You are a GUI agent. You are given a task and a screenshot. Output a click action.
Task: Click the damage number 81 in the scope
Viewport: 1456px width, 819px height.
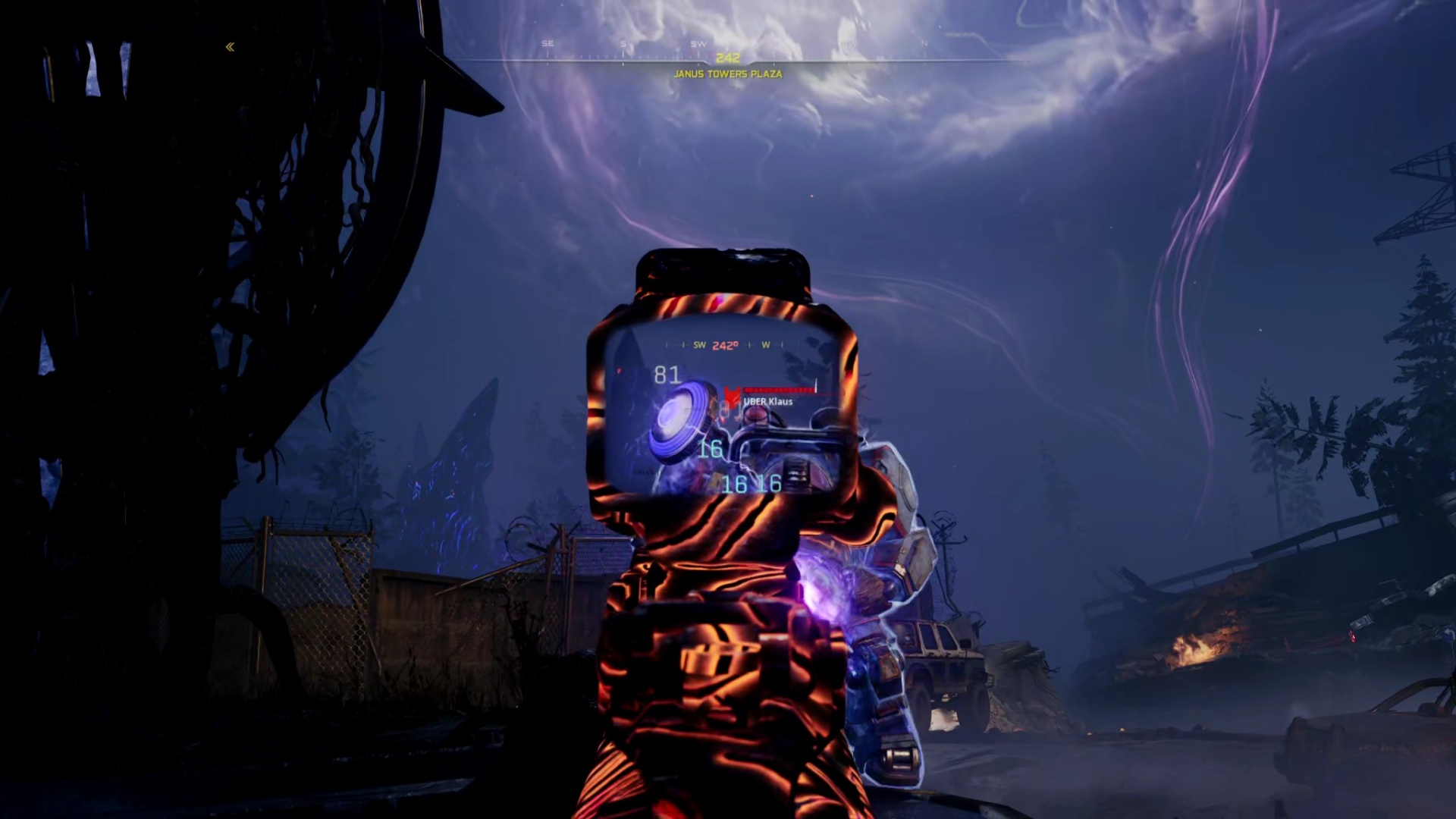click(x=667, y=375)
